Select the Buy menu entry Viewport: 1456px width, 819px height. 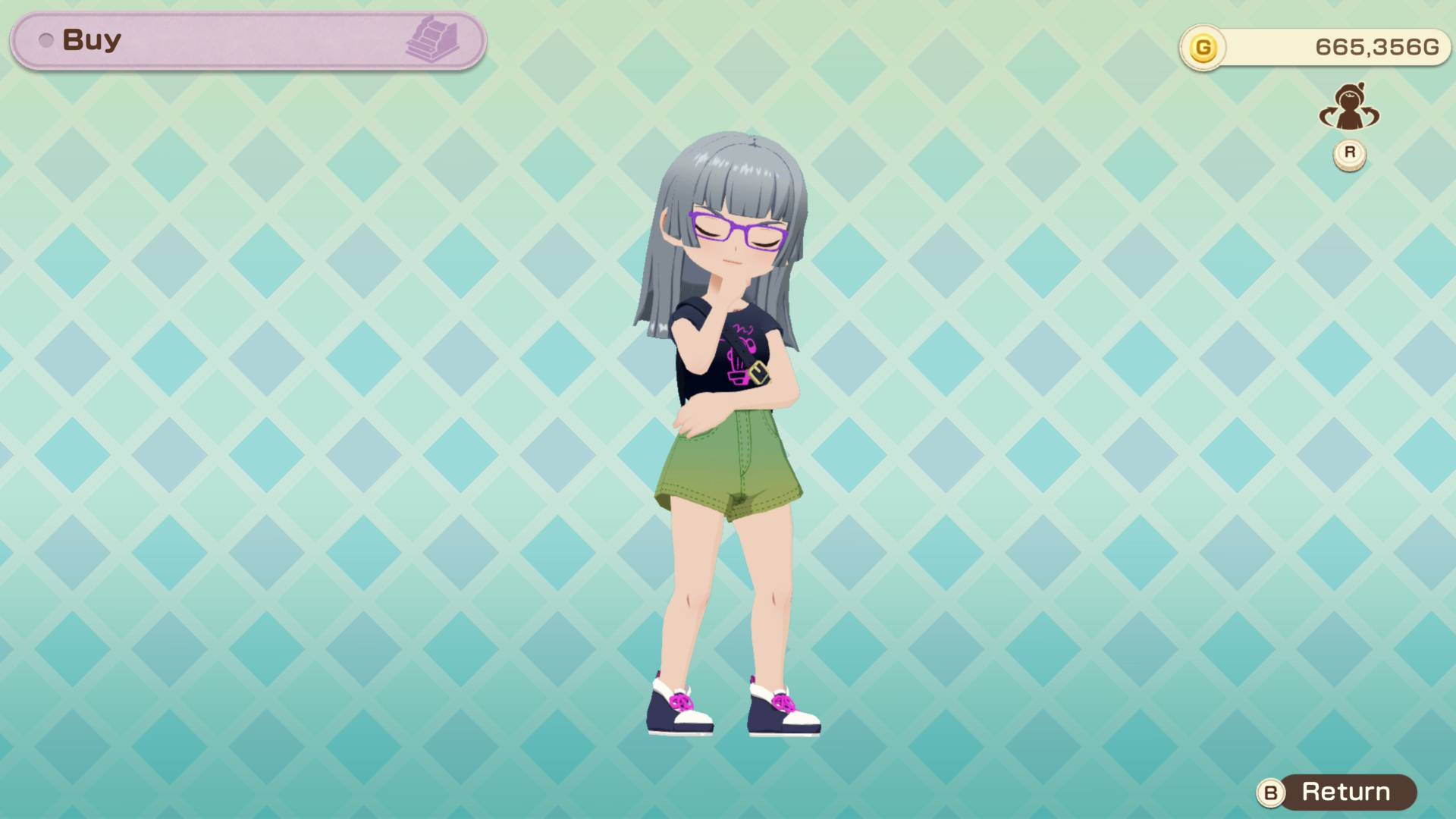(91, 39)
